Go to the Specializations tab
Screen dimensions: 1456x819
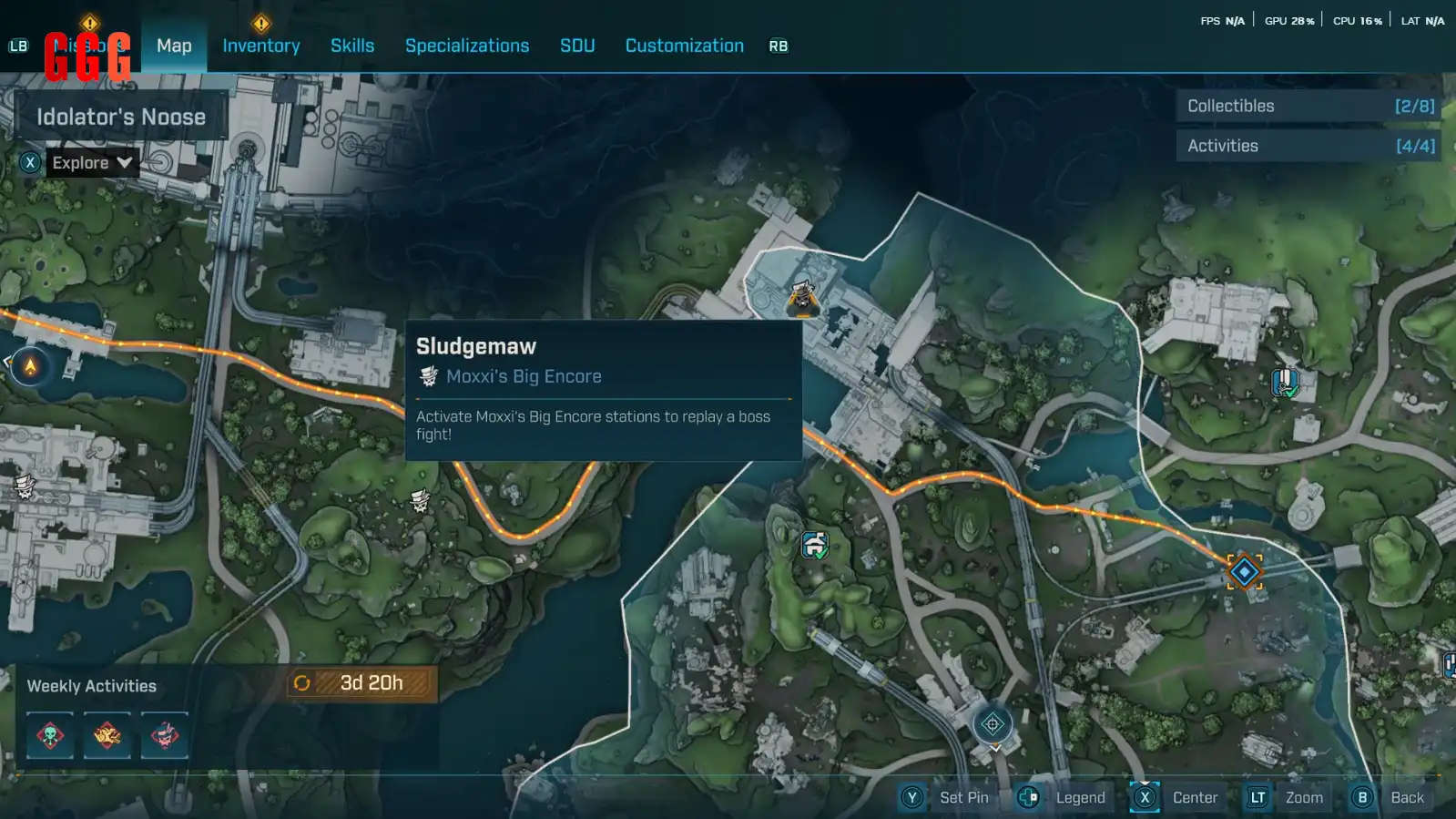tap(467, 46)
